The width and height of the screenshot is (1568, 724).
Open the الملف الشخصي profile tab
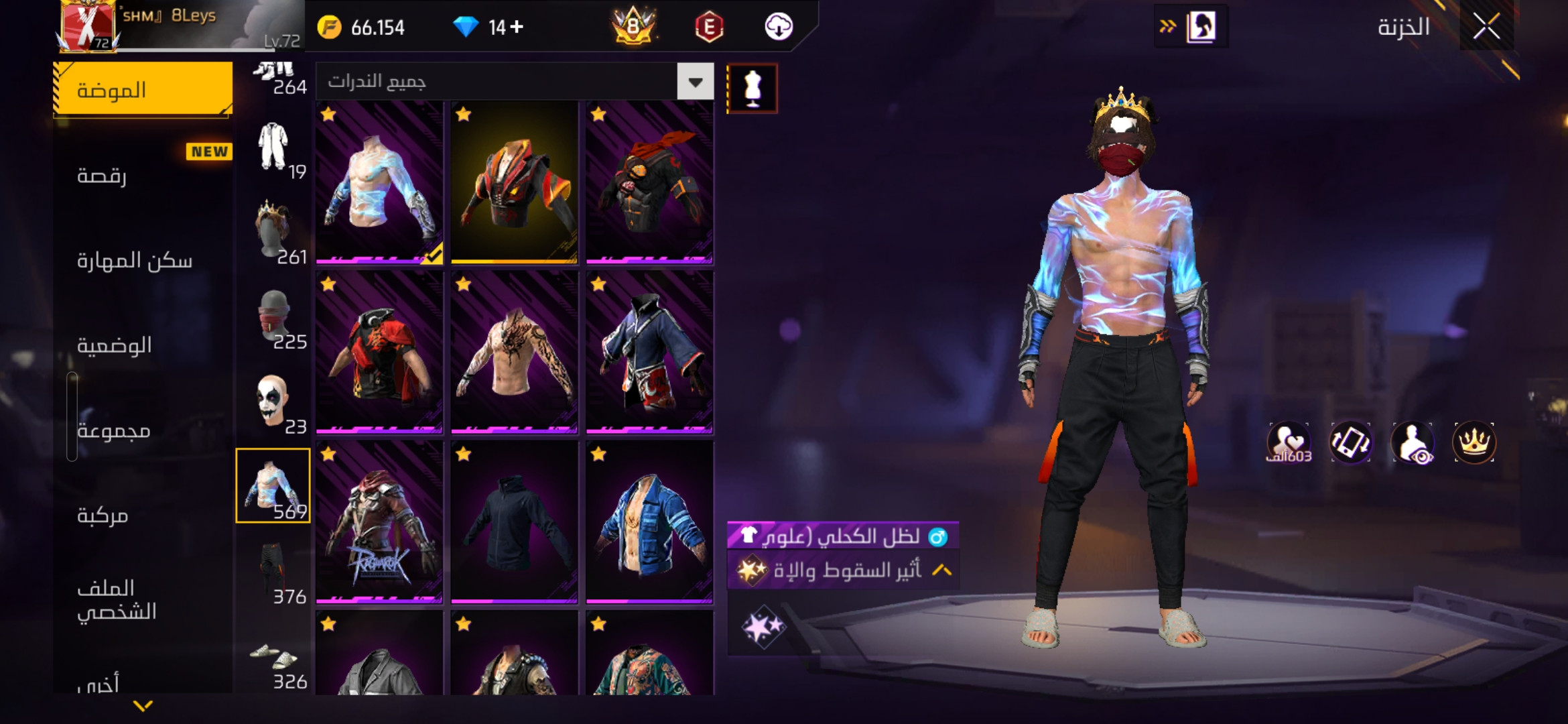coord(143,599)
